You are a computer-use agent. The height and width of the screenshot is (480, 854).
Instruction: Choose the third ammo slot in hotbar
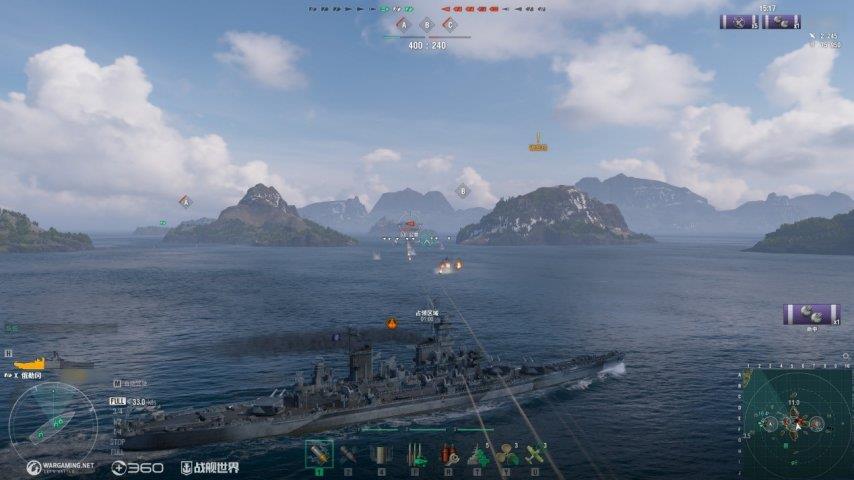(x=380, y=455)
